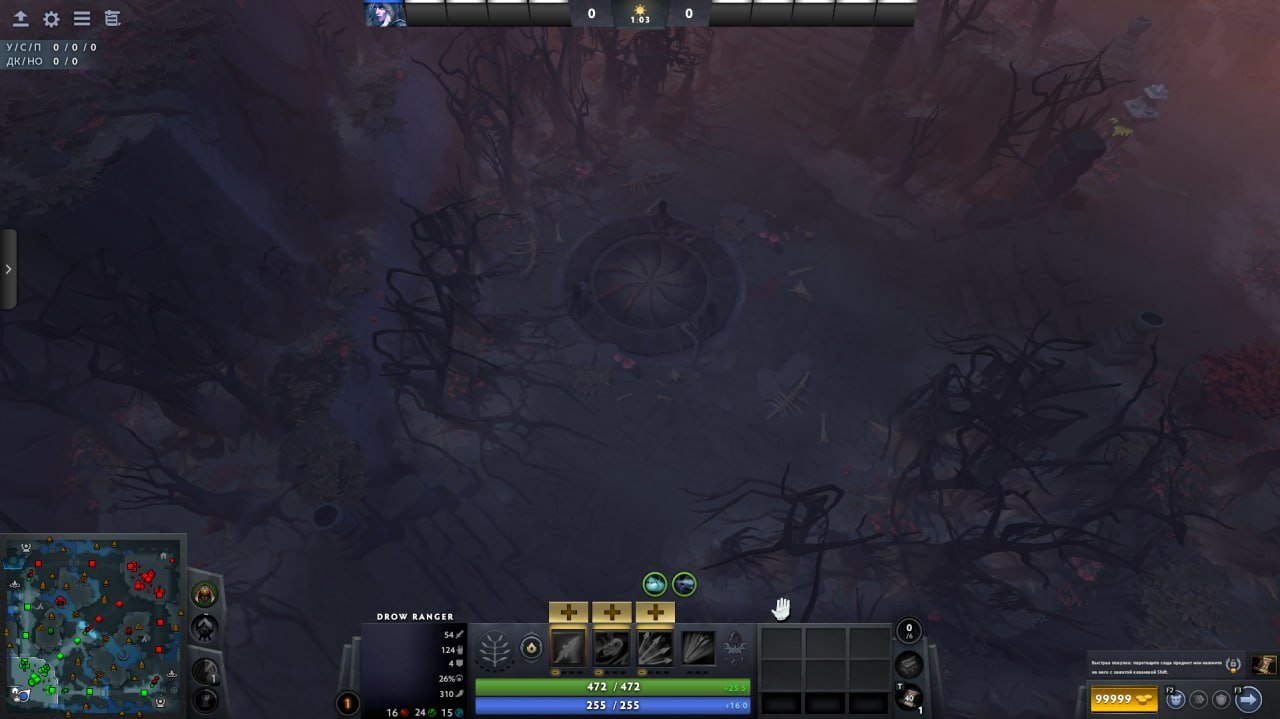
Task: Level up the Multishot ability
Action: [x=654, y=612]
